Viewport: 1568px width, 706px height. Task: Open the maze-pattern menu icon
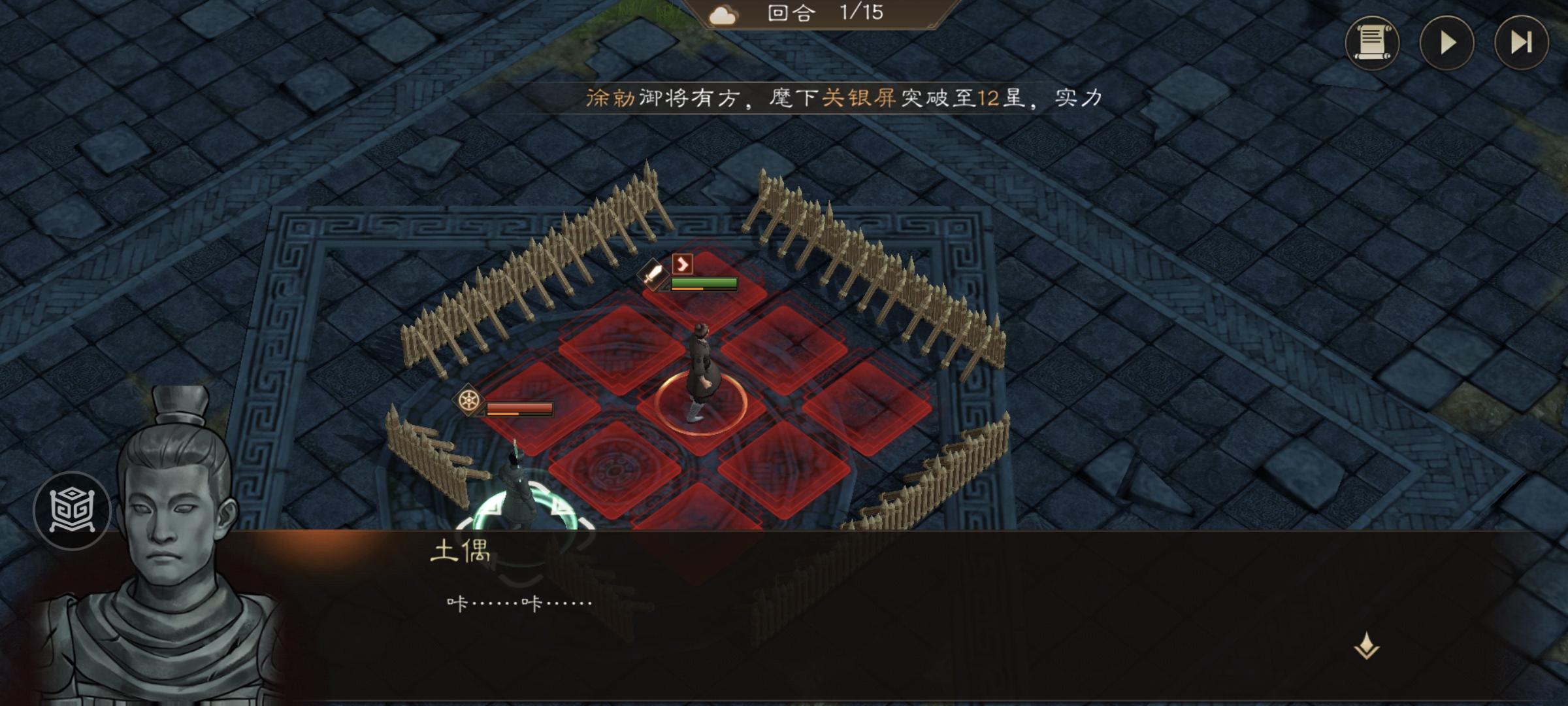72,511
